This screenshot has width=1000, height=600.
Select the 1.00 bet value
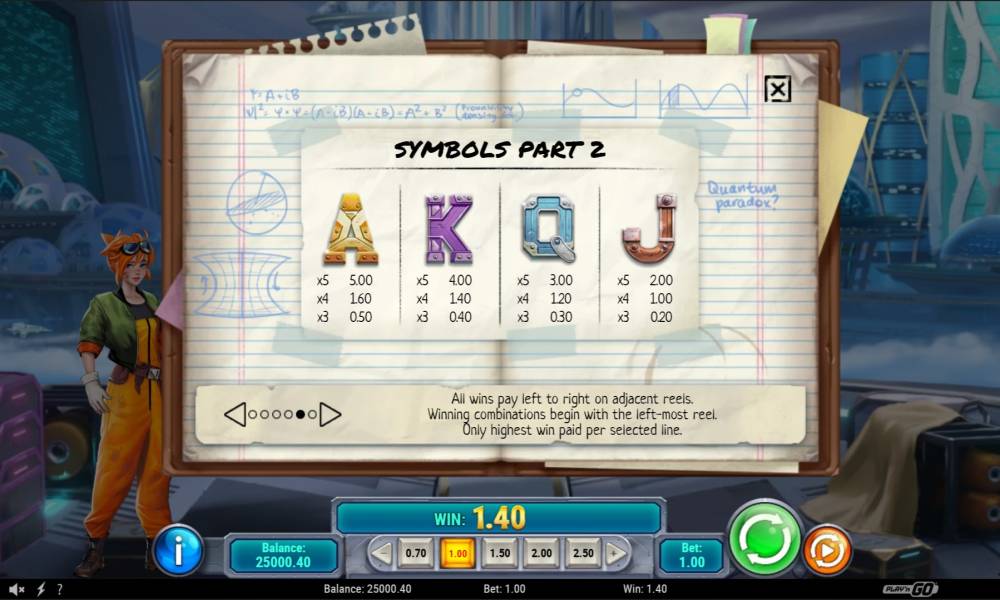[x=458, y=553]
